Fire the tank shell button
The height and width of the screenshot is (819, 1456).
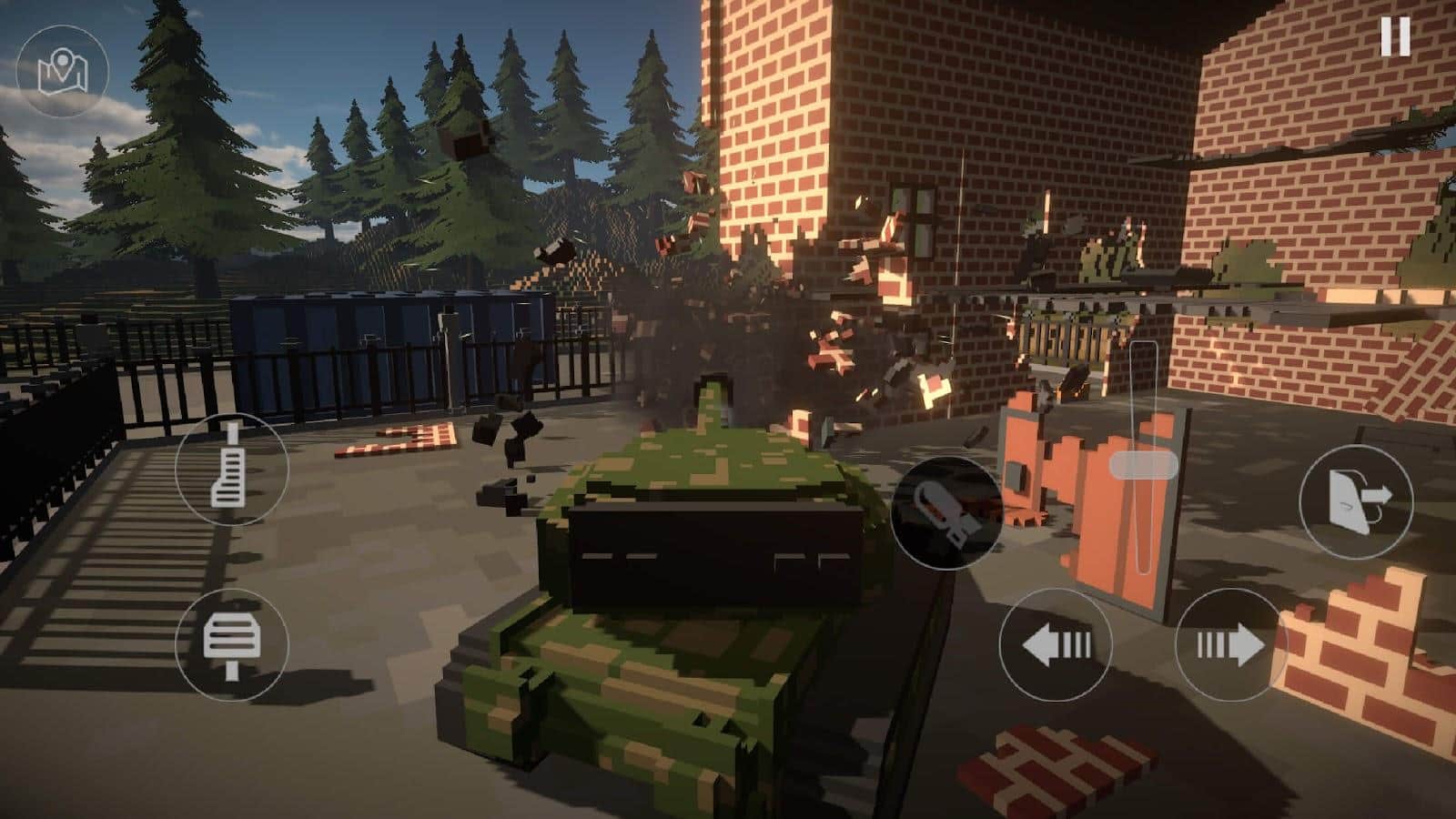945,513
